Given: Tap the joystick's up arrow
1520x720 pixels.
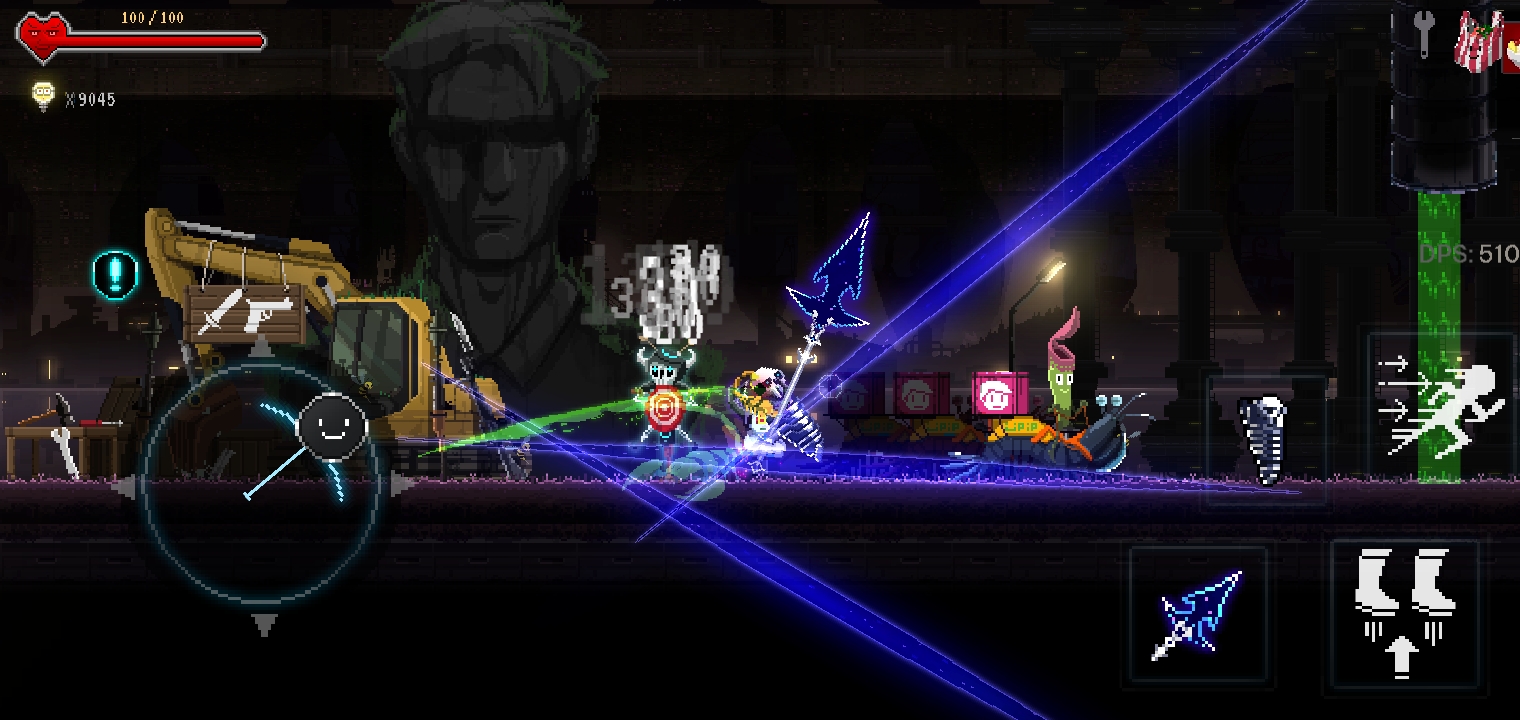Looking at the screenshot, I should [x=261, y=348].
